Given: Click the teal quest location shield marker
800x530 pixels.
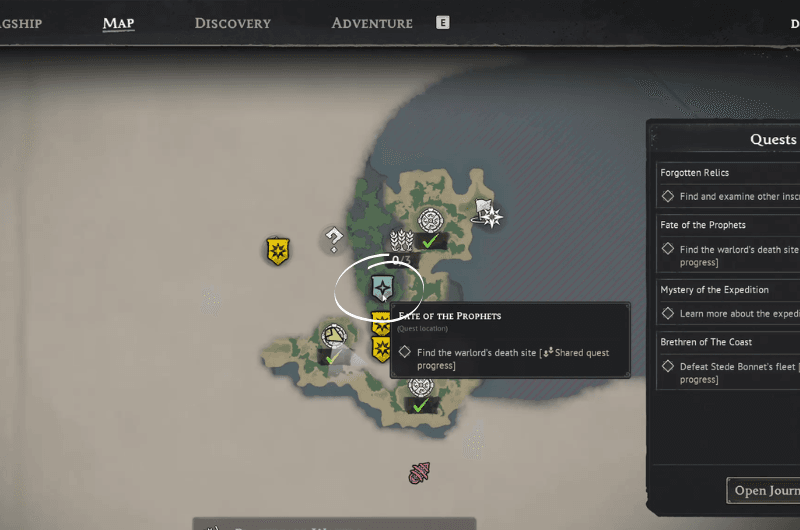Looking at the screenshot, I should click(x=381, y=288).
